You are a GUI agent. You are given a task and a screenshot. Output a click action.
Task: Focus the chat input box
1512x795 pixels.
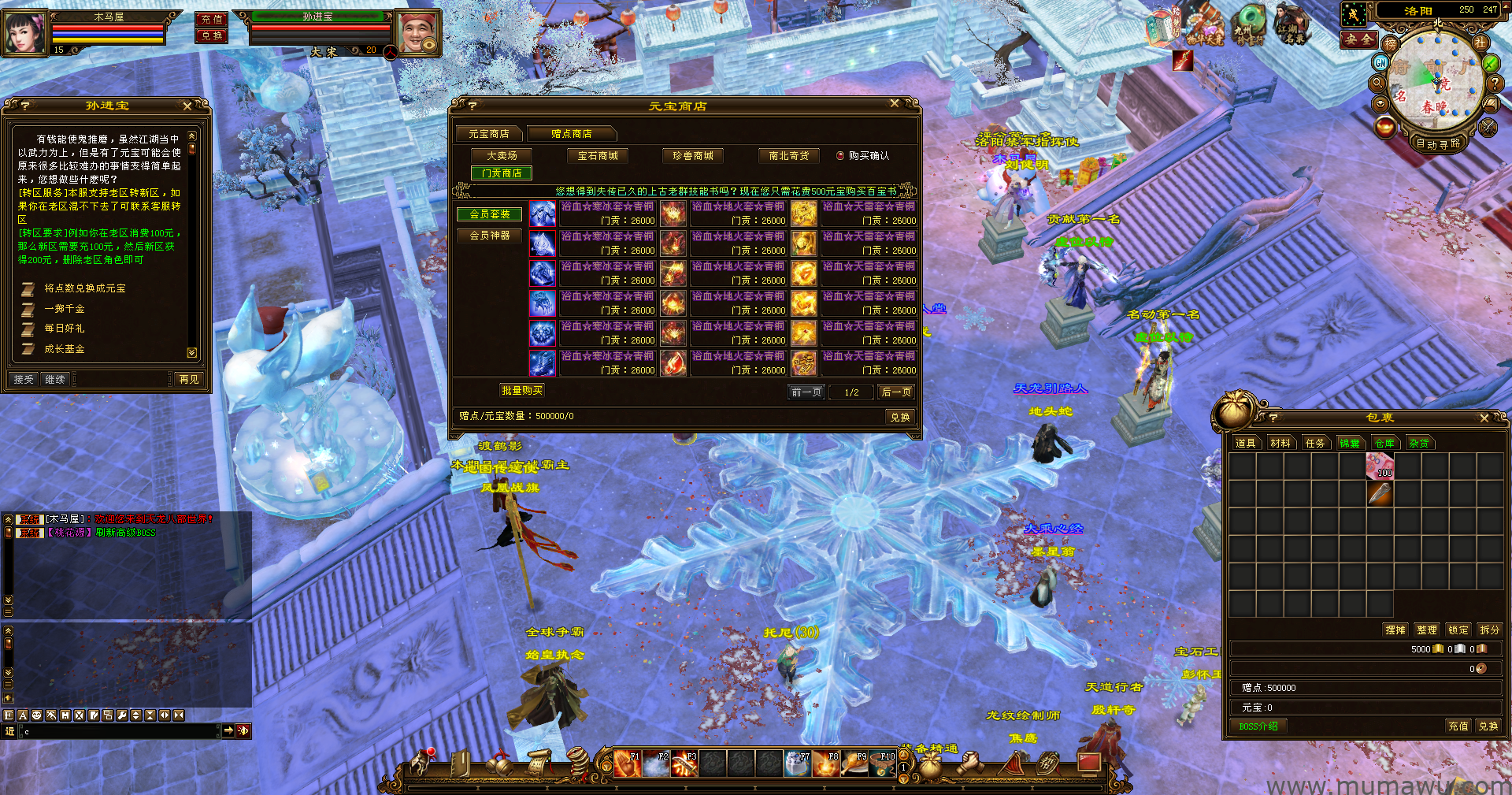(x=118, y=732)
